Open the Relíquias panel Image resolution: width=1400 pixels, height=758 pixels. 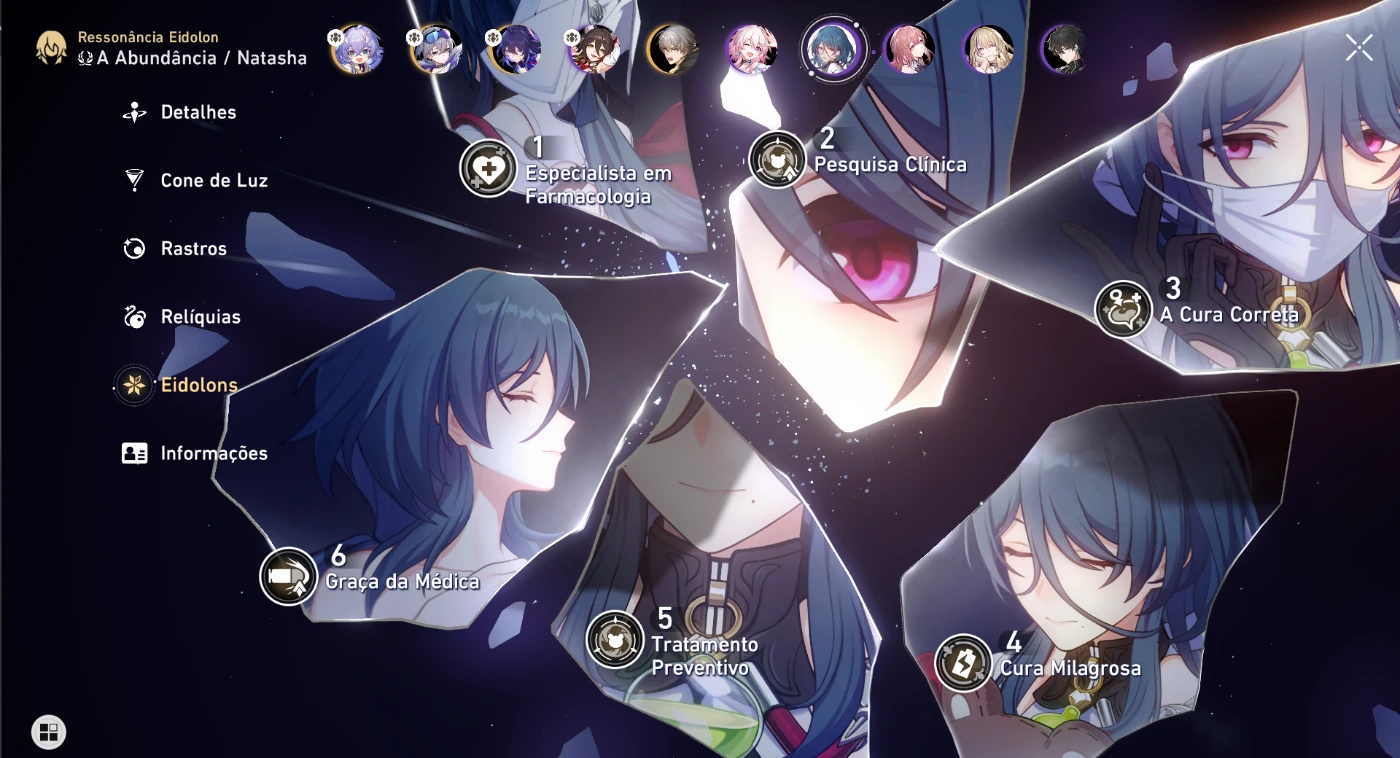(200, 316)
